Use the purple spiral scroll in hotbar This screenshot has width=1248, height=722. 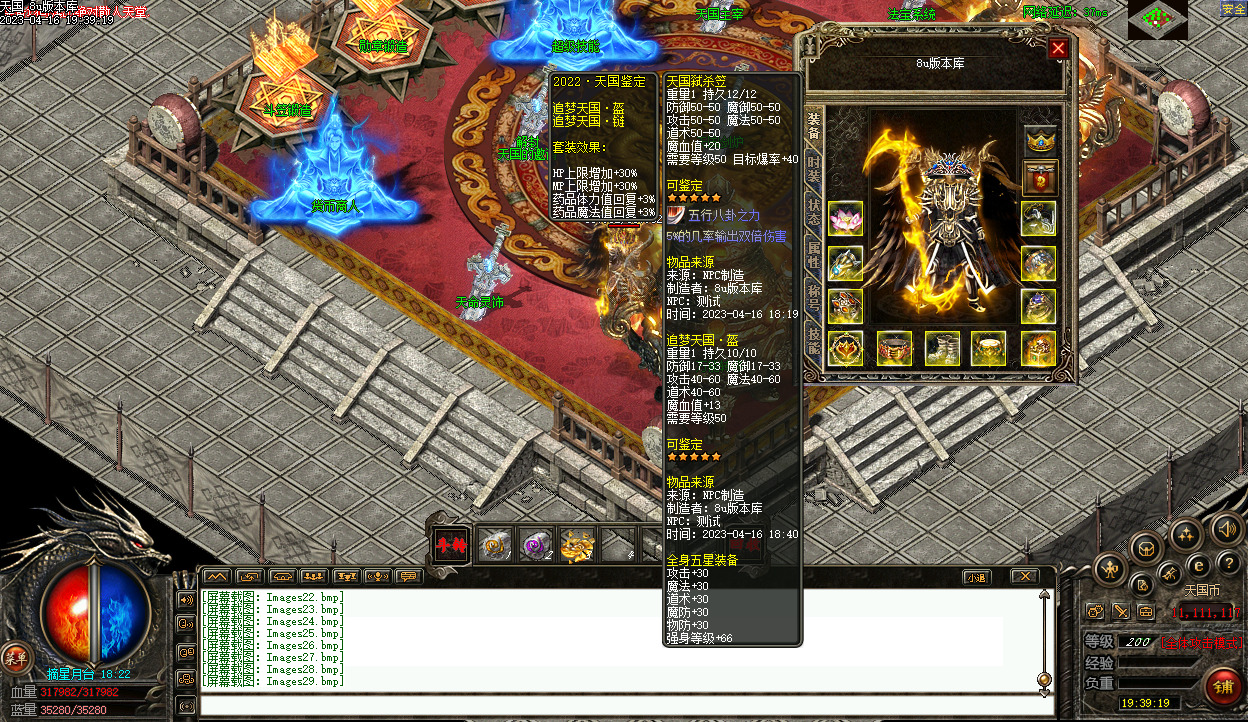(536, 544)
